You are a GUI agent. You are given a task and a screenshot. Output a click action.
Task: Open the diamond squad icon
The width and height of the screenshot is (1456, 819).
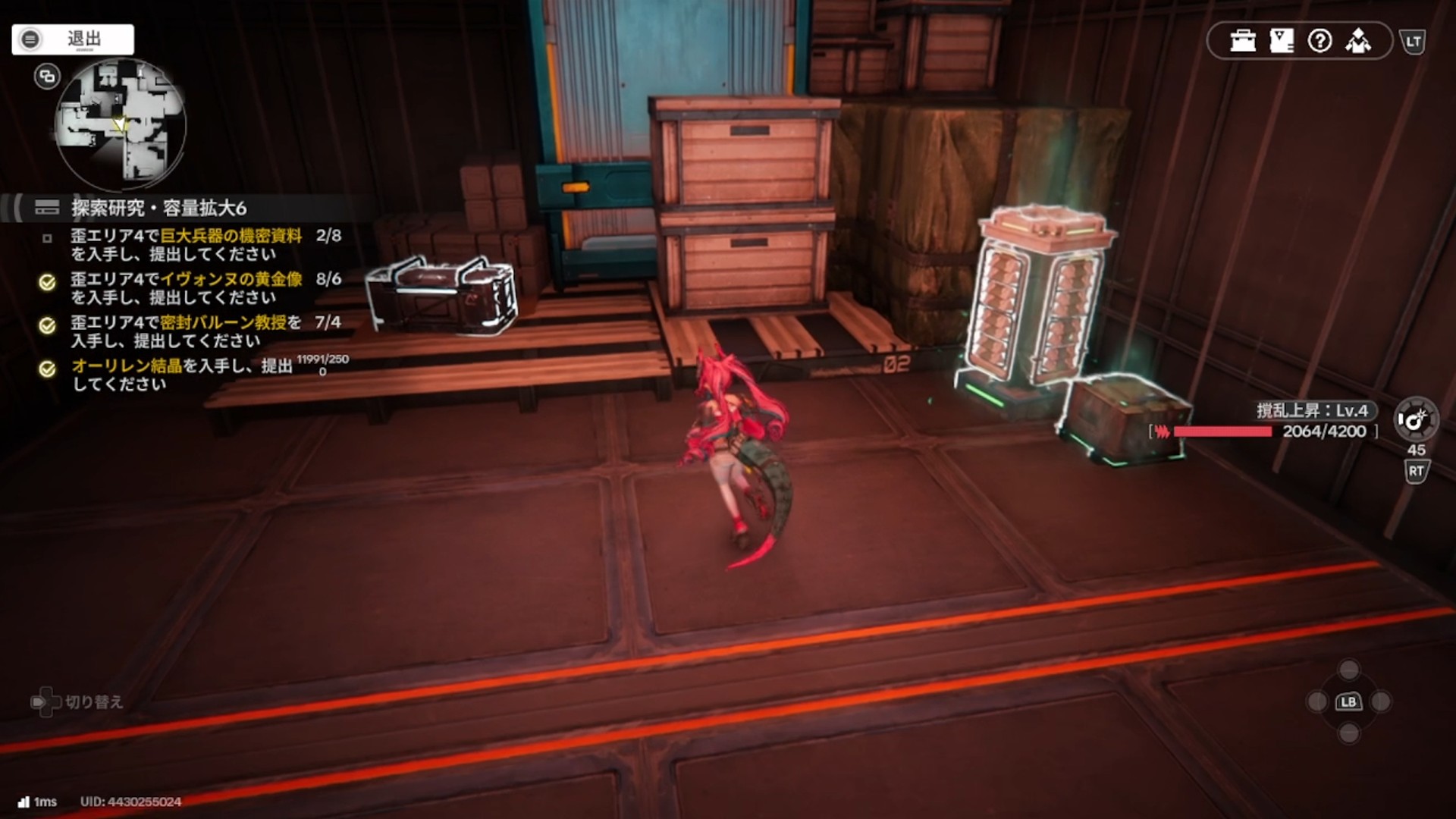(1358, 41)
